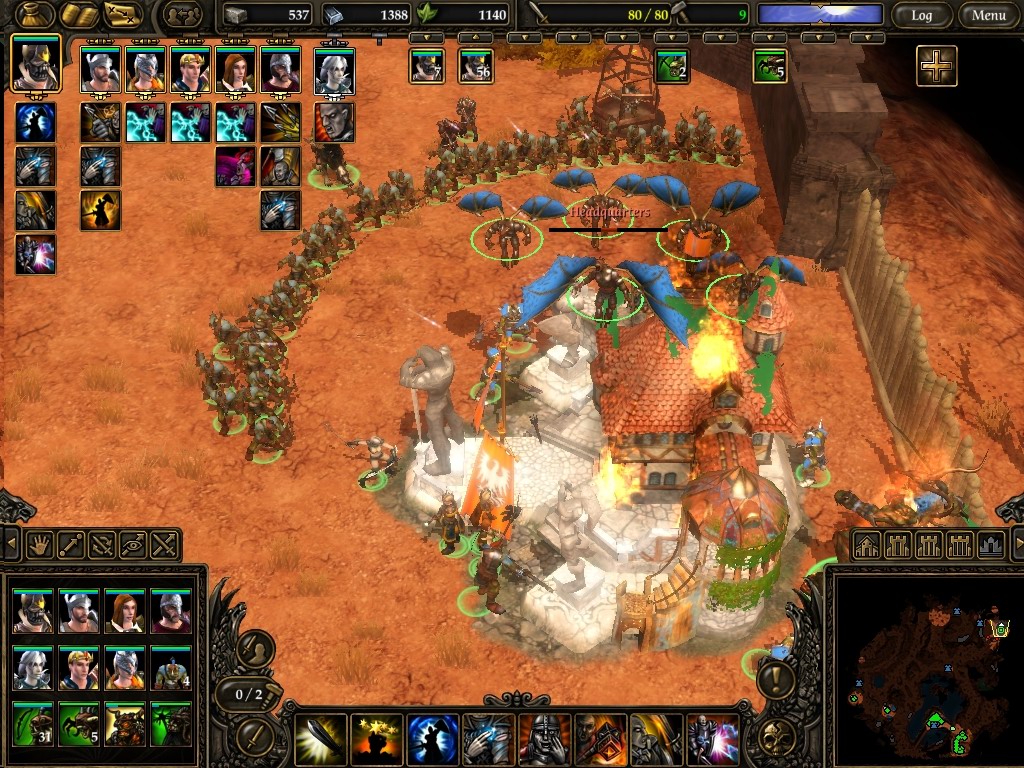Activate the three stars ability icon
The image size is (1024, 768).
(377, 740)
